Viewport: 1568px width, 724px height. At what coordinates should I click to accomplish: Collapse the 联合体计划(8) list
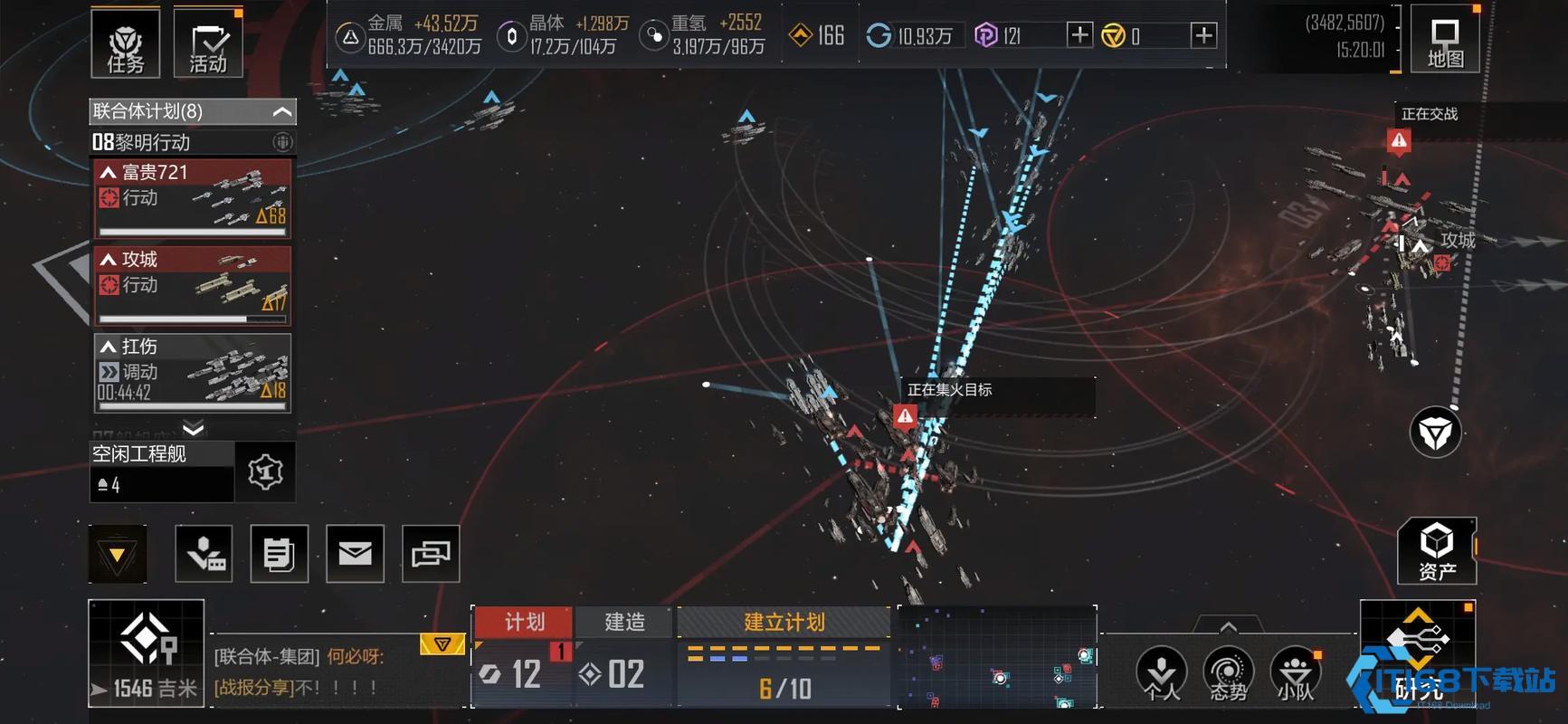tap(281, 111)
